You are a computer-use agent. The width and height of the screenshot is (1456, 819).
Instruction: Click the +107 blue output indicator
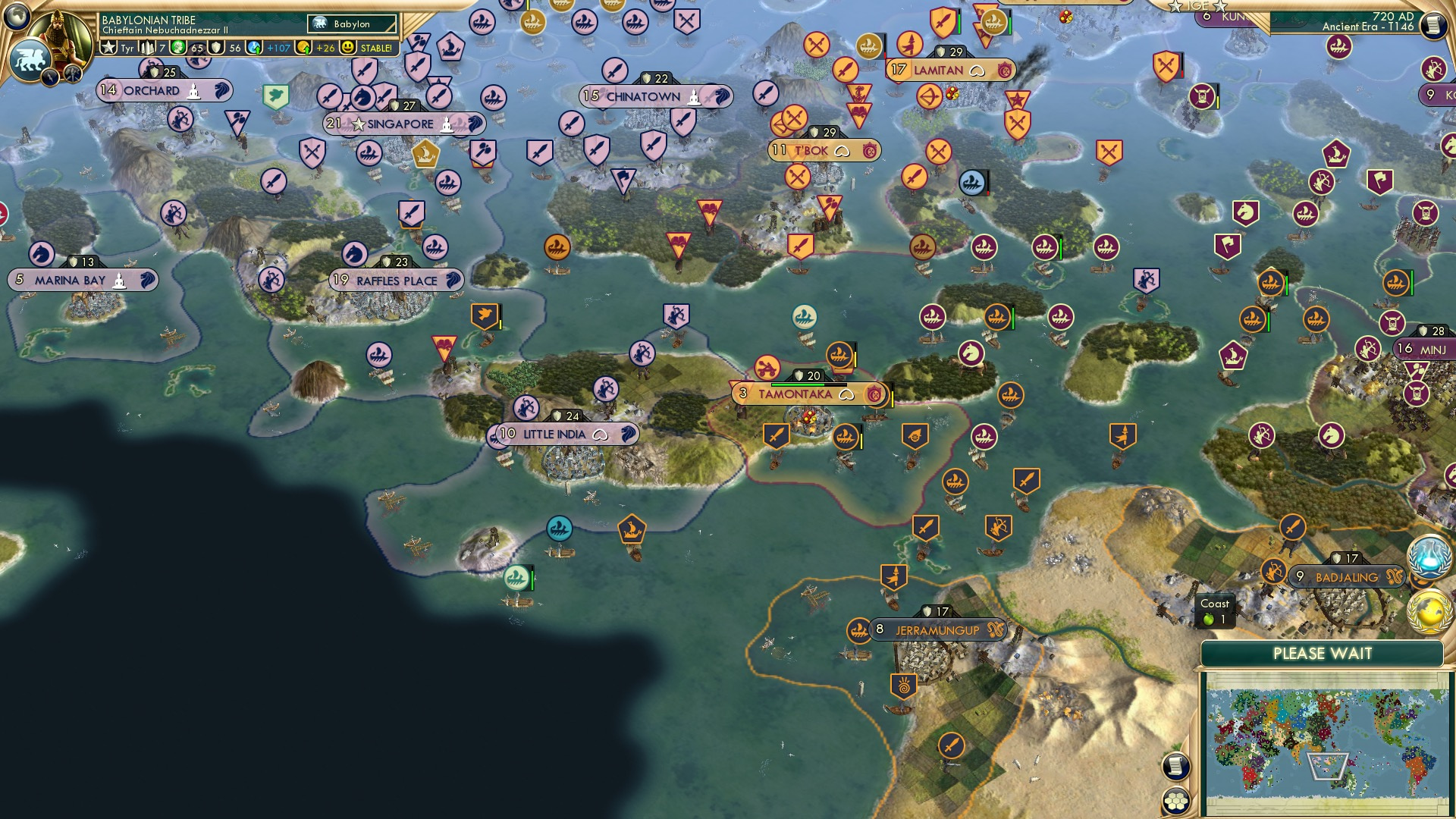pyautogui.click(x=278, y=49)
